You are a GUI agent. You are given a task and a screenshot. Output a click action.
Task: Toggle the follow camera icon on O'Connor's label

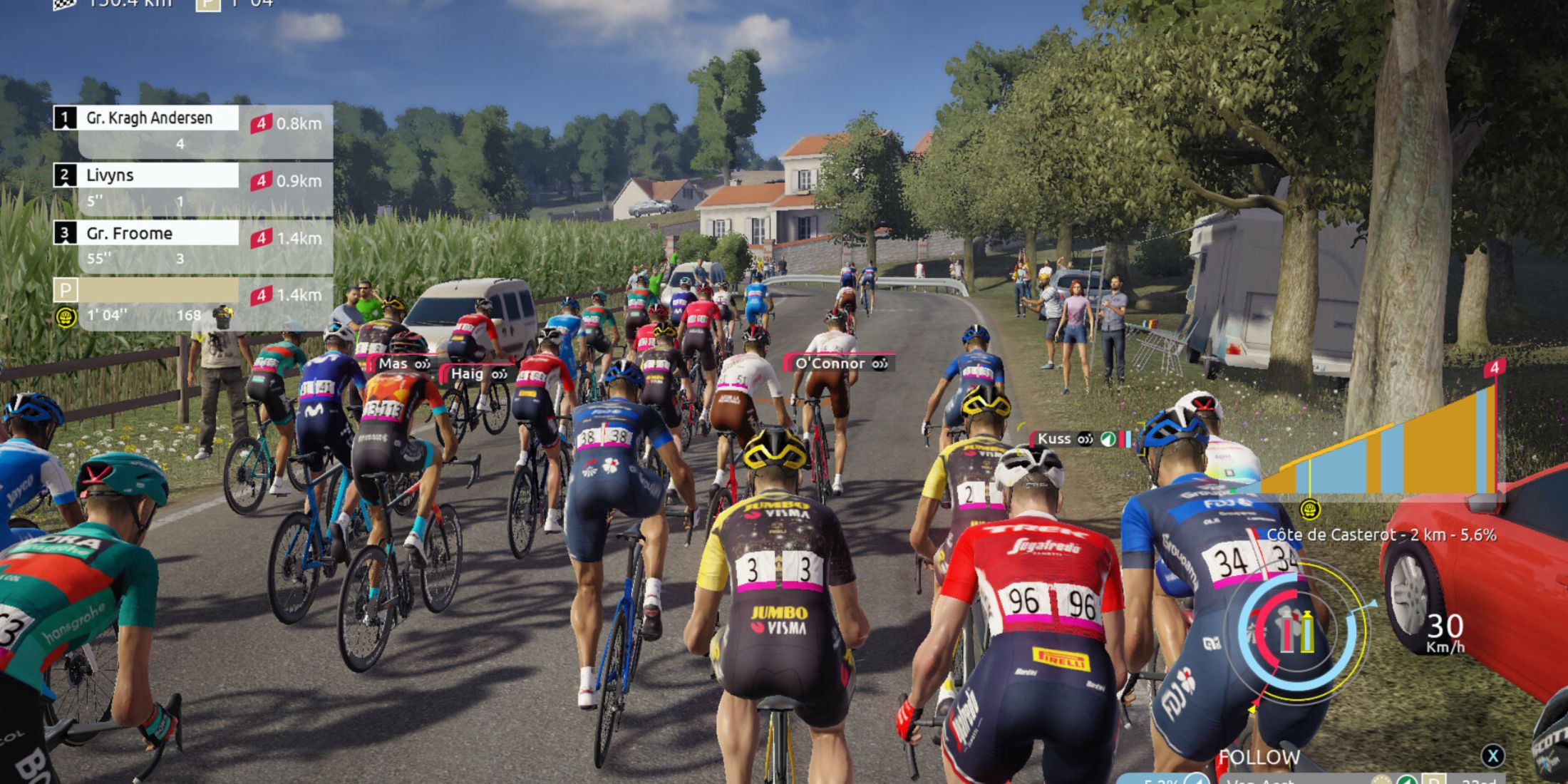coord(881,363)
